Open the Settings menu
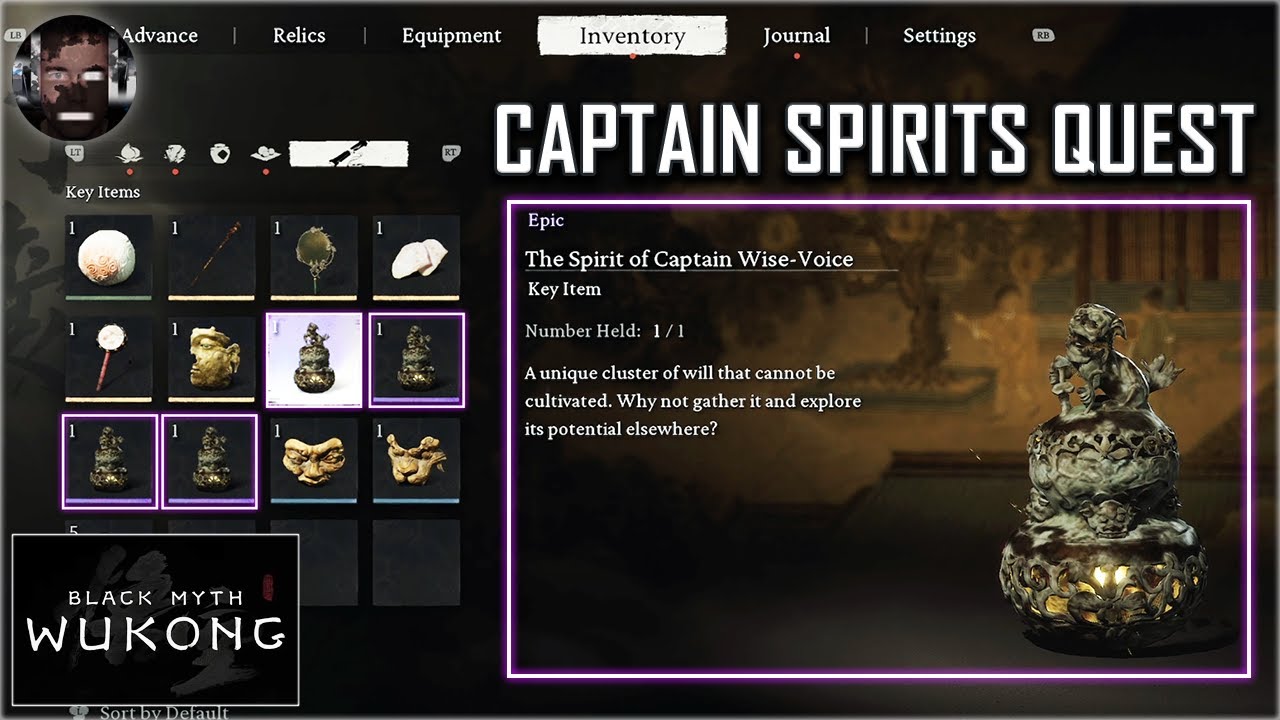The width and height of the screenshot is (1280, 720). tap(938, 36)
